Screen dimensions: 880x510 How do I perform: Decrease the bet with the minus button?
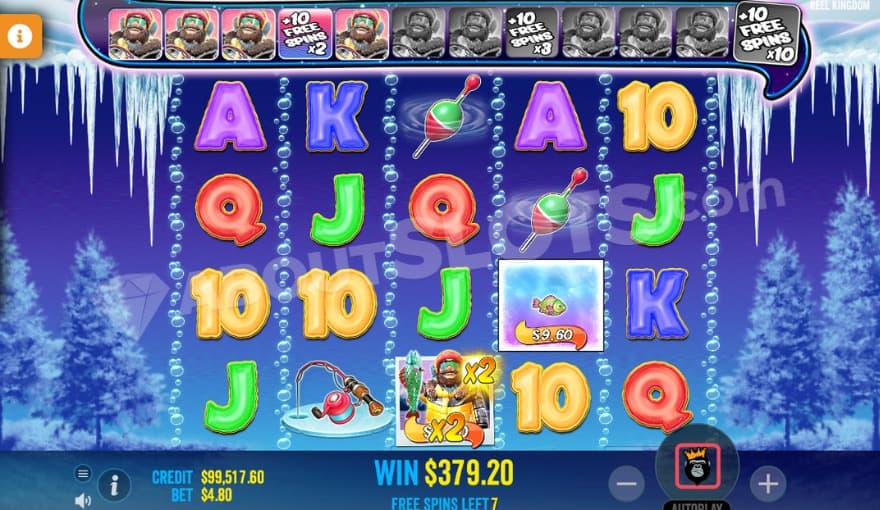point(626,484)
